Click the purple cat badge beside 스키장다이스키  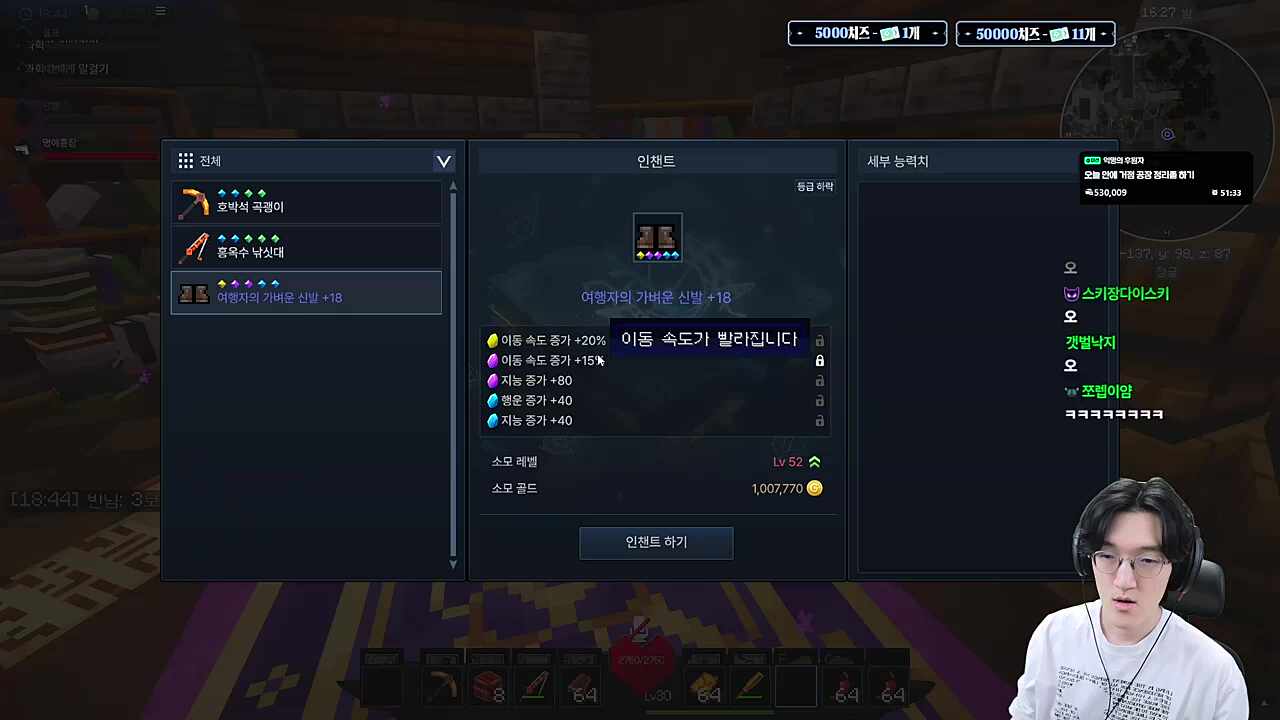(x=1070, y=293)
